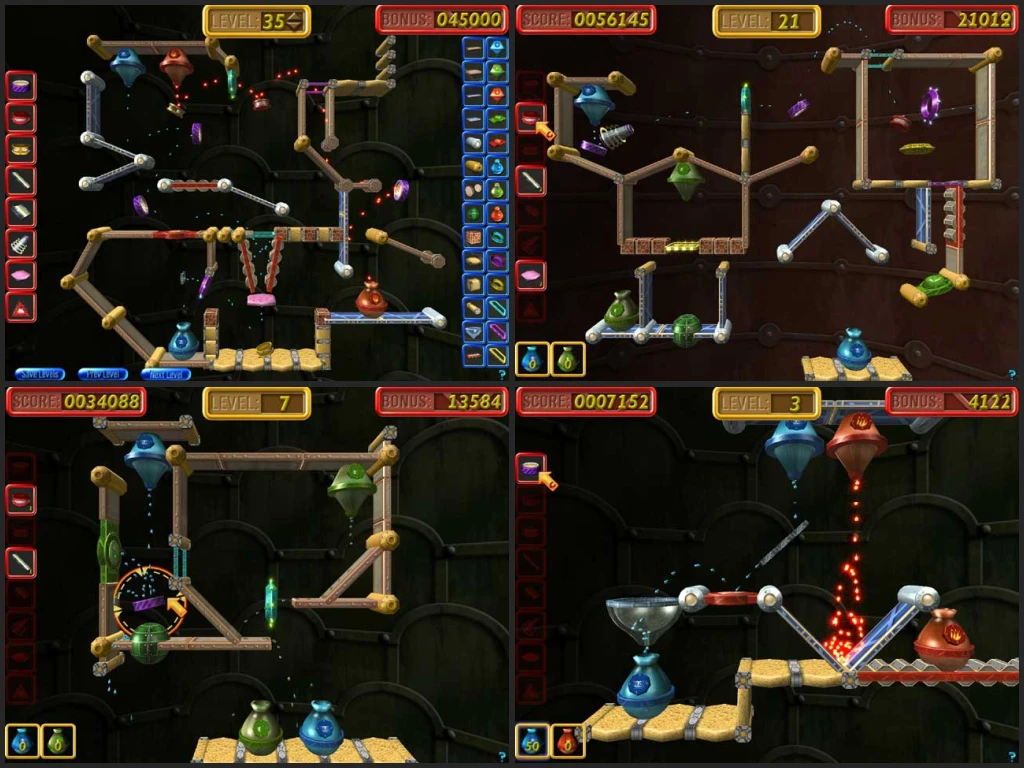Choose the red lips tool in the Level 21 panel

point(530,119)
